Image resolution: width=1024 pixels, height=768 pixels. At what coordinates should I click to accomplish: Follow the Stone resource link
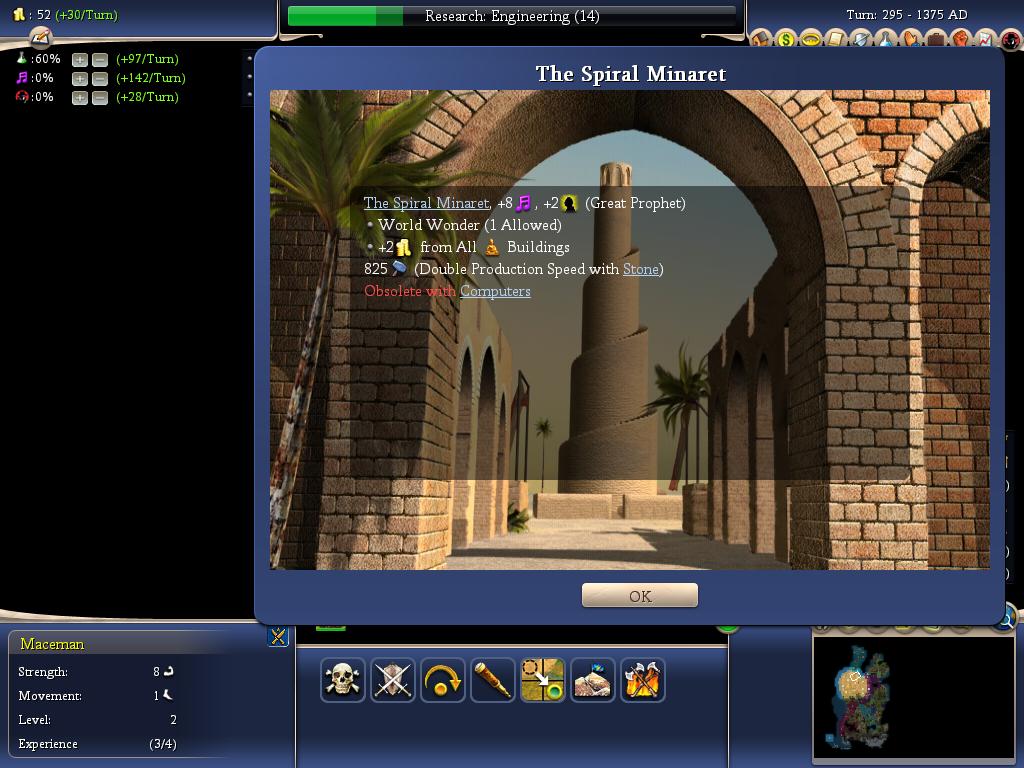(641, 269)
